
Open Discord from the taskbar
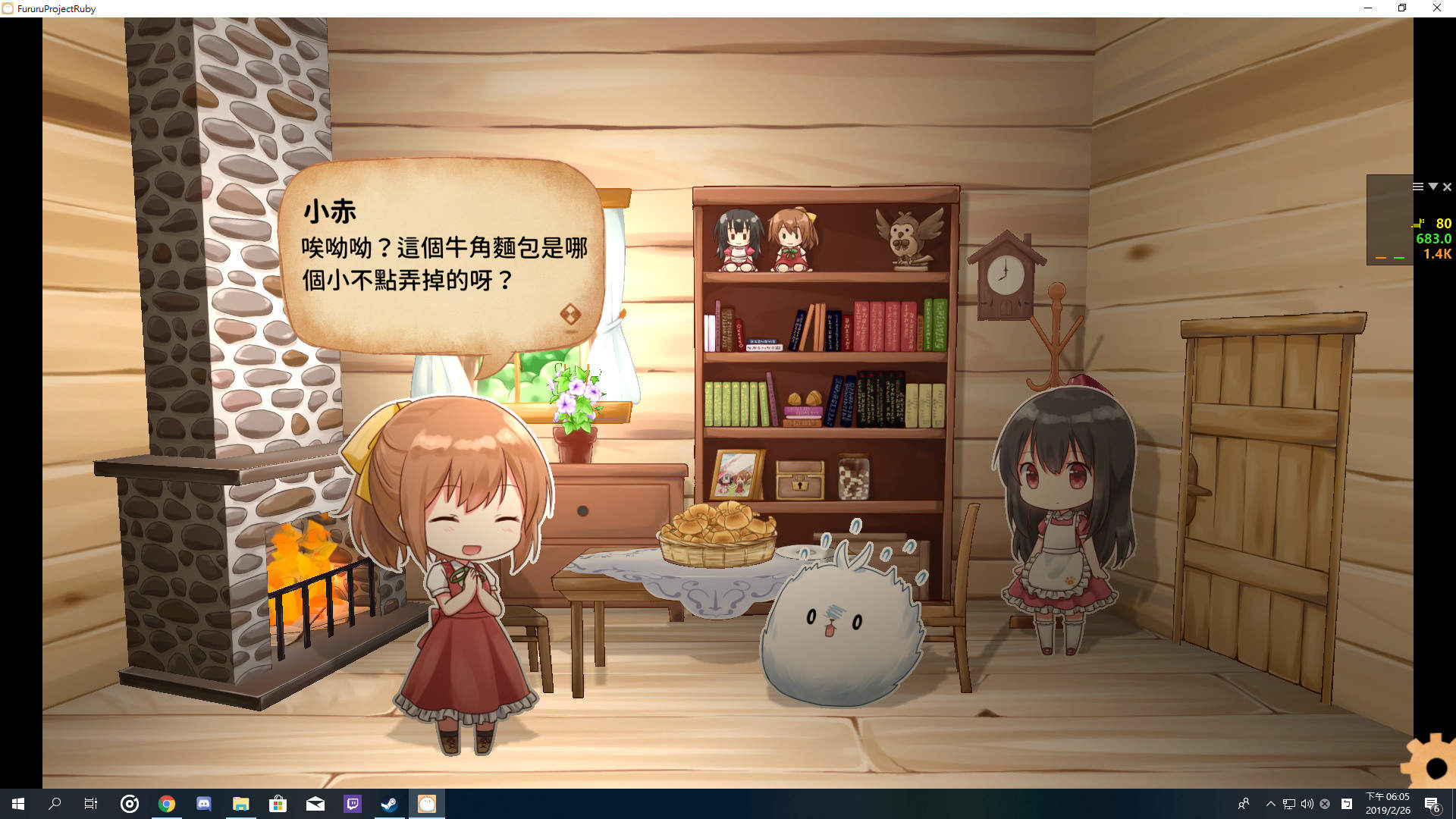203,805
